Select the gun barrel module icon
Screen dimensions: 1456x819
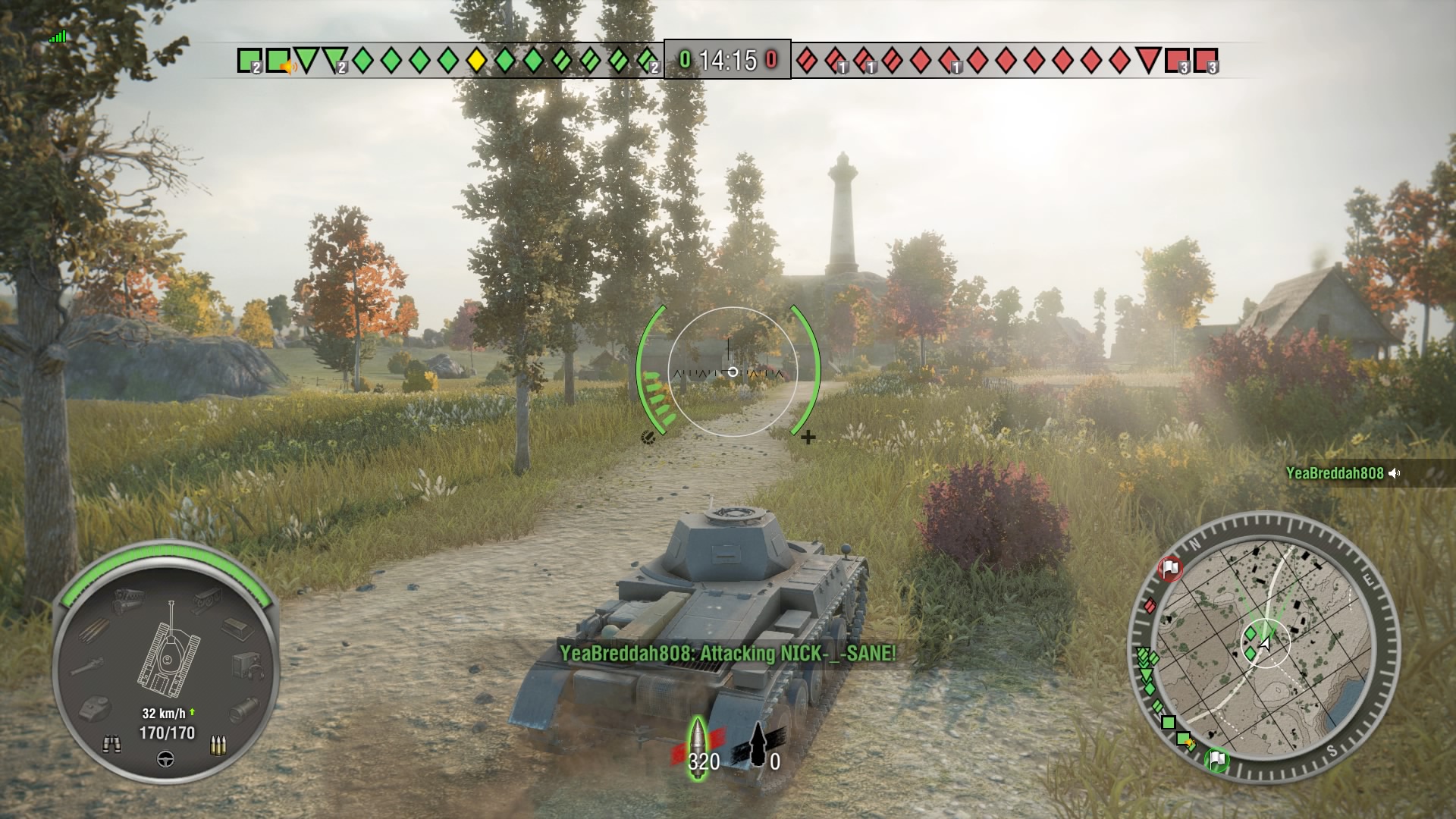pos(89,665)
